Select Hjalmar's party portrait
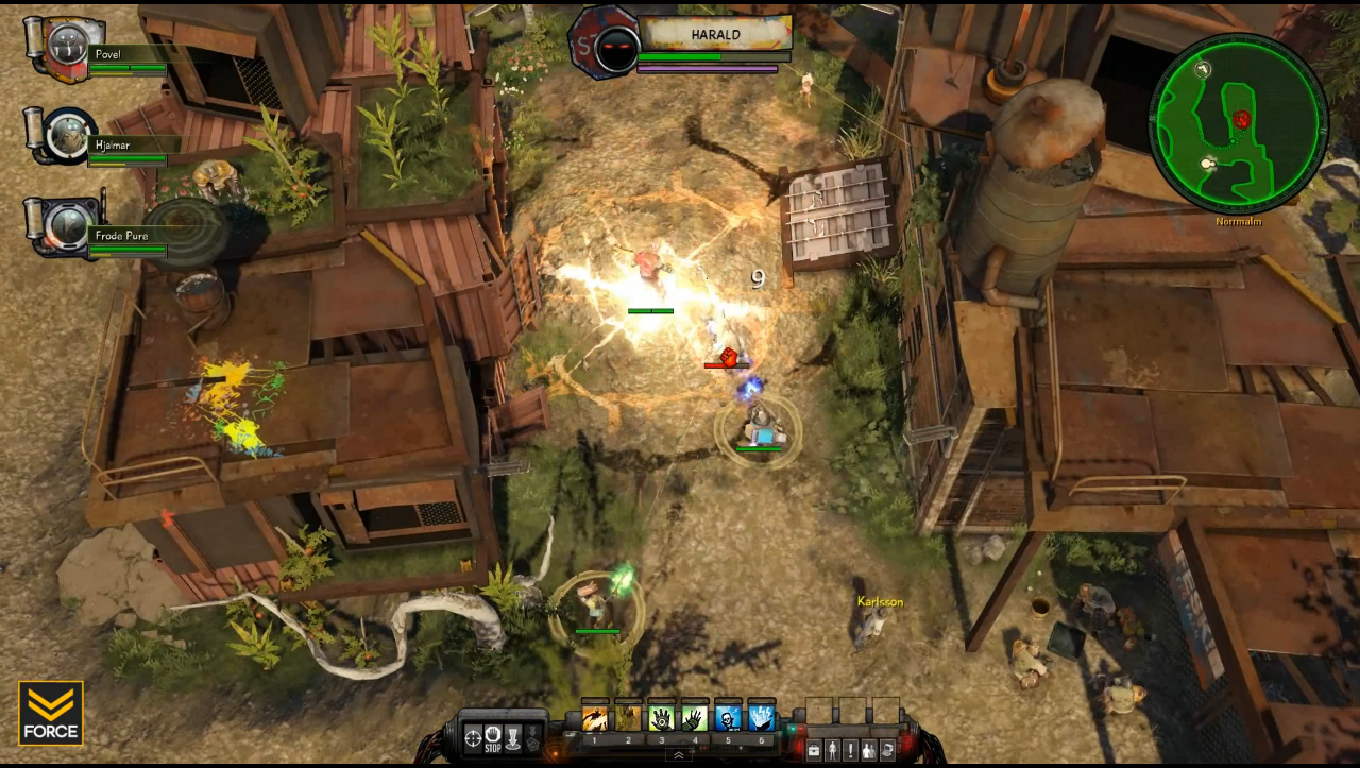Image resolution: width=1360 pixels, height=768 pixels. click(x=70, y=135)
